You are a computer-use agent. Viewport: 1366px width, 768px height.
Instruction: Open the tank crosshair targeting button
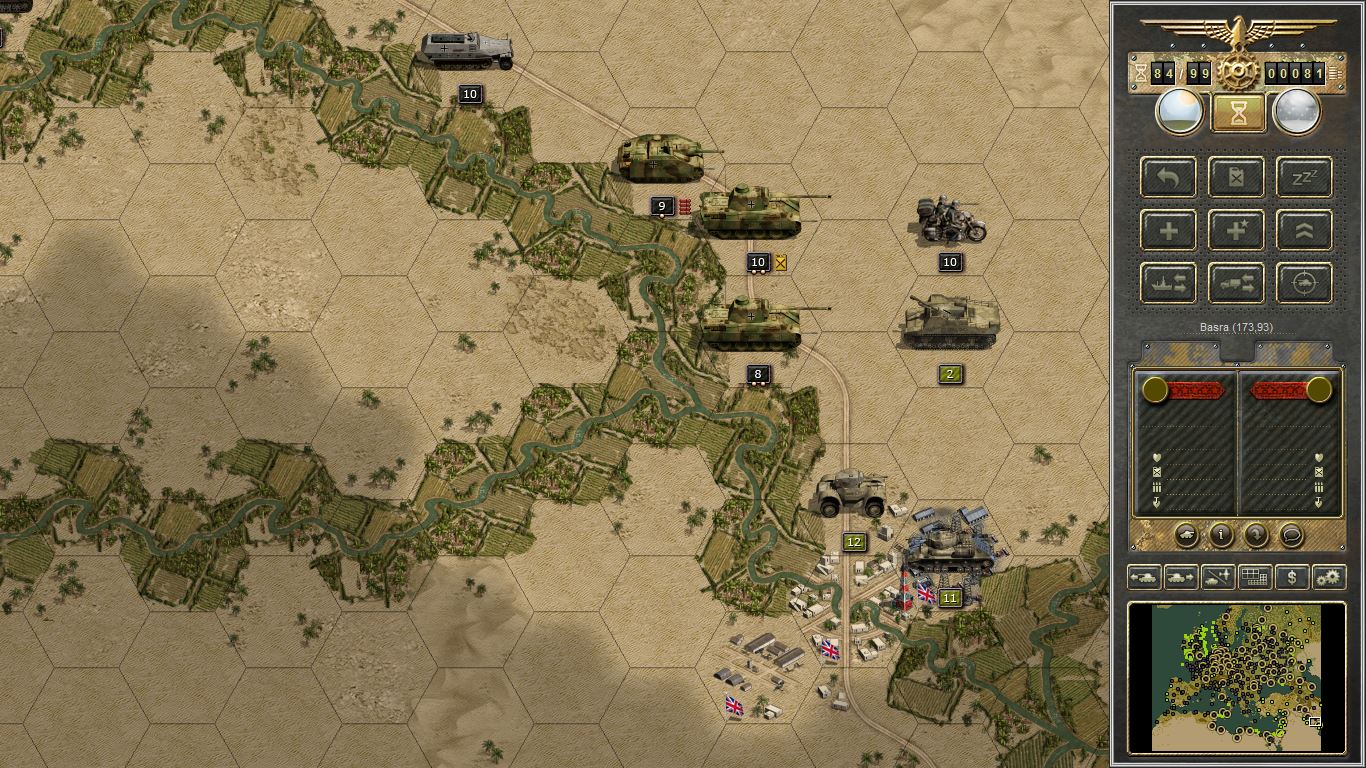(x=1304, y=284)
